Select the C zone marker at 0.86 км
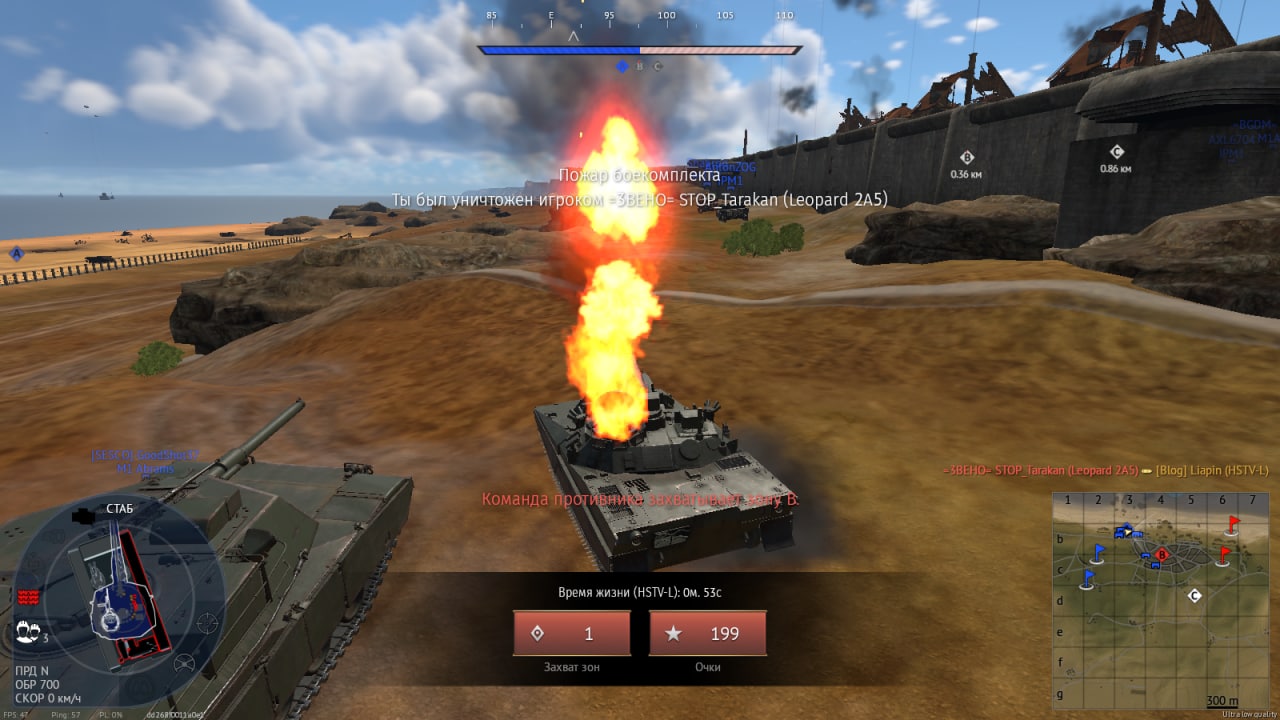The width and height of the screenshot is (1280, 720). [x=1116, y=152]
